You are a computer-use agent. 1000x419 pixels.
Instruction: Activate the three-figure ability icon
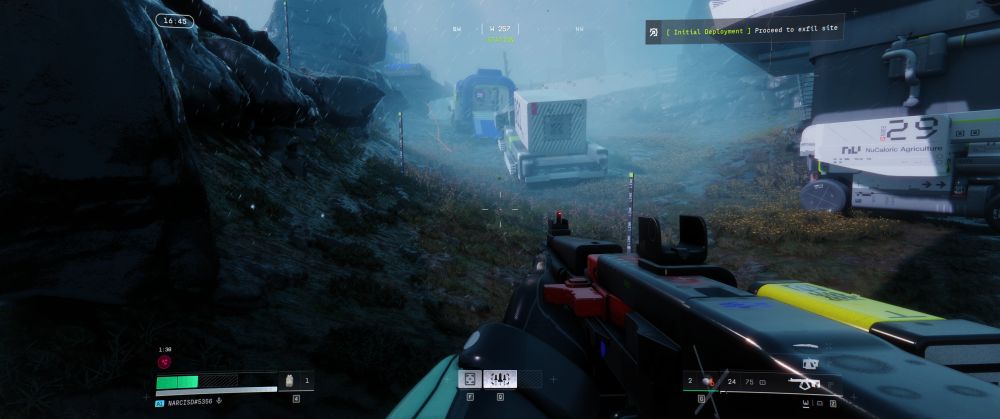point(499,379)
